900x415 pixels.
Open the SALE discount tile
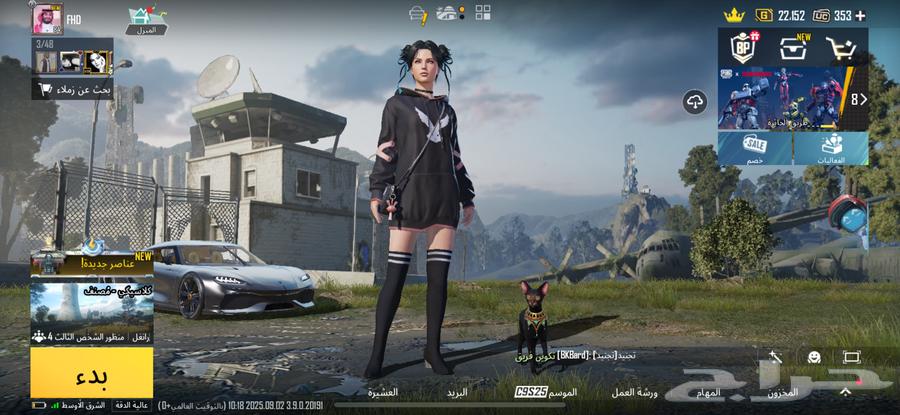(x=755, y=148)
